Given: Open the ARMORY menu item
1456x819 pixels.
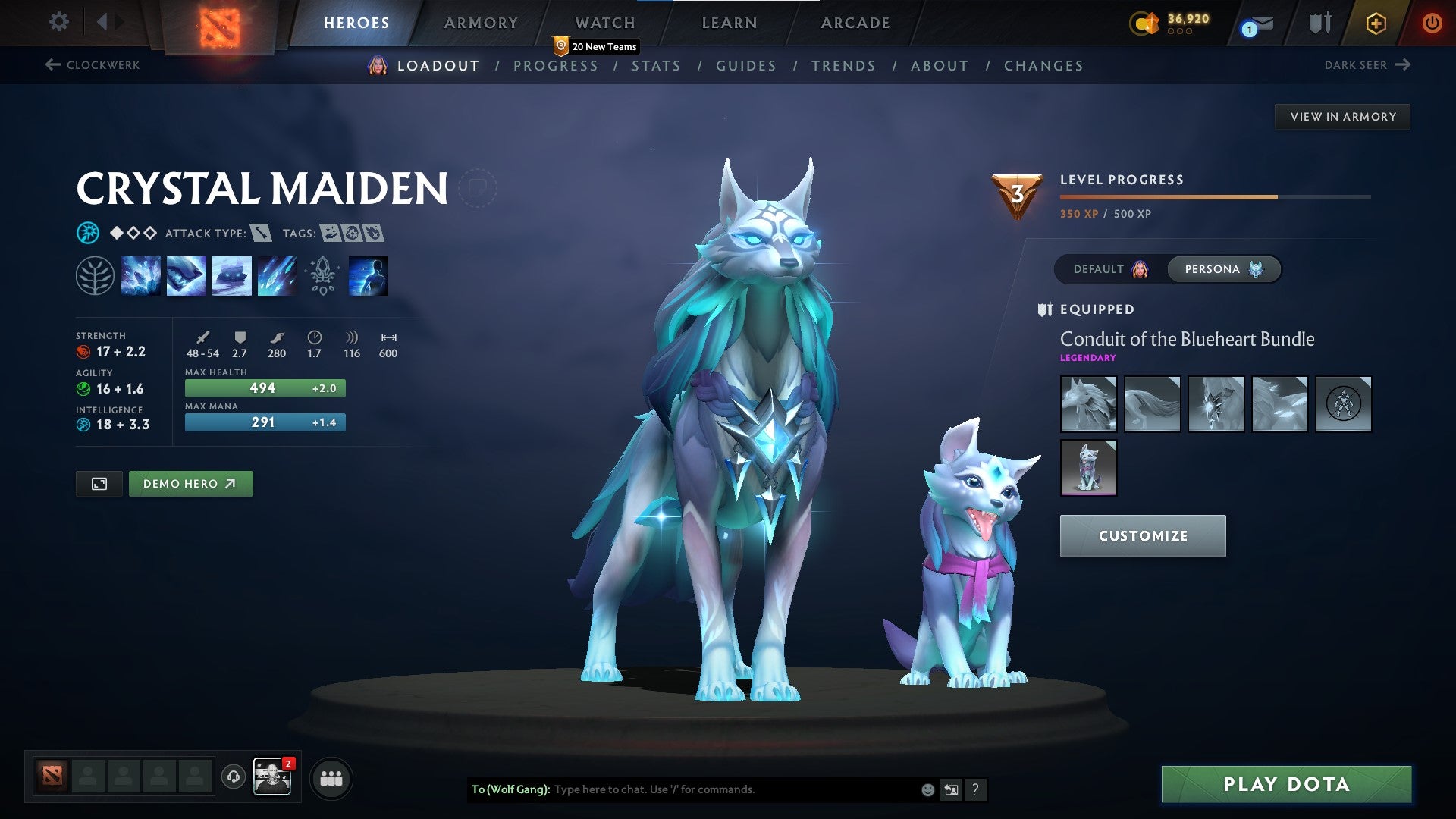Looking at the screenshot, I should tap(481, 23).
